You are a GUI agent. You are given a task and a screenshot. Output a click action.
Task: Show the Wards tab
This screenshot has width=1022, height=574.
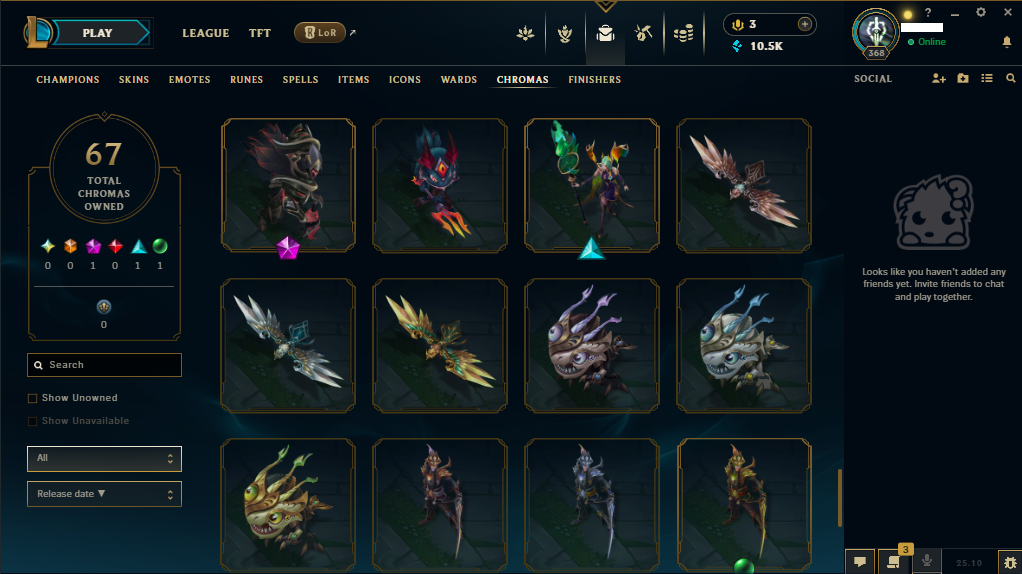(x=459, y=80)
